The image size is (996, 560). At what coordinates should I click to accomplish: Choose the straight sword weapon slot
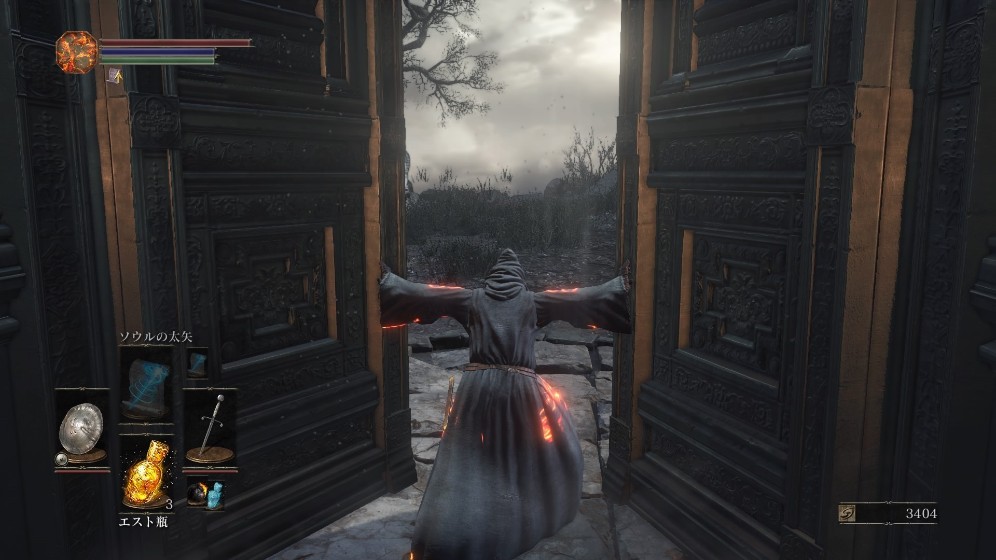[210, 426]
